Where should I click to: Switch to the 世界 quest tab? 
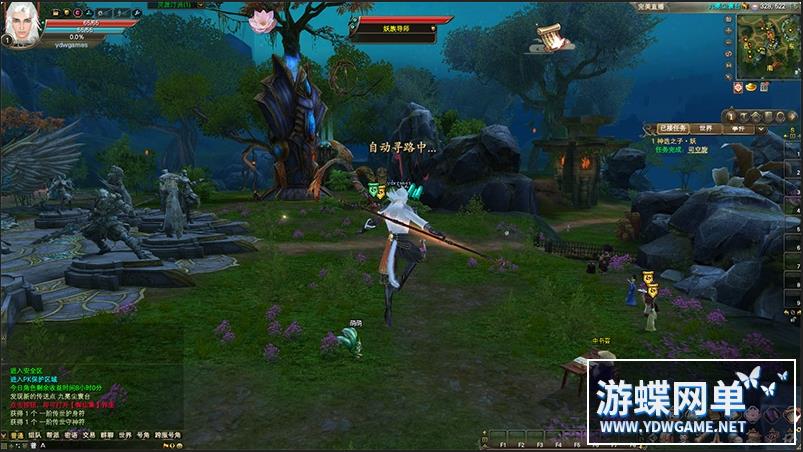pos(706,129)
